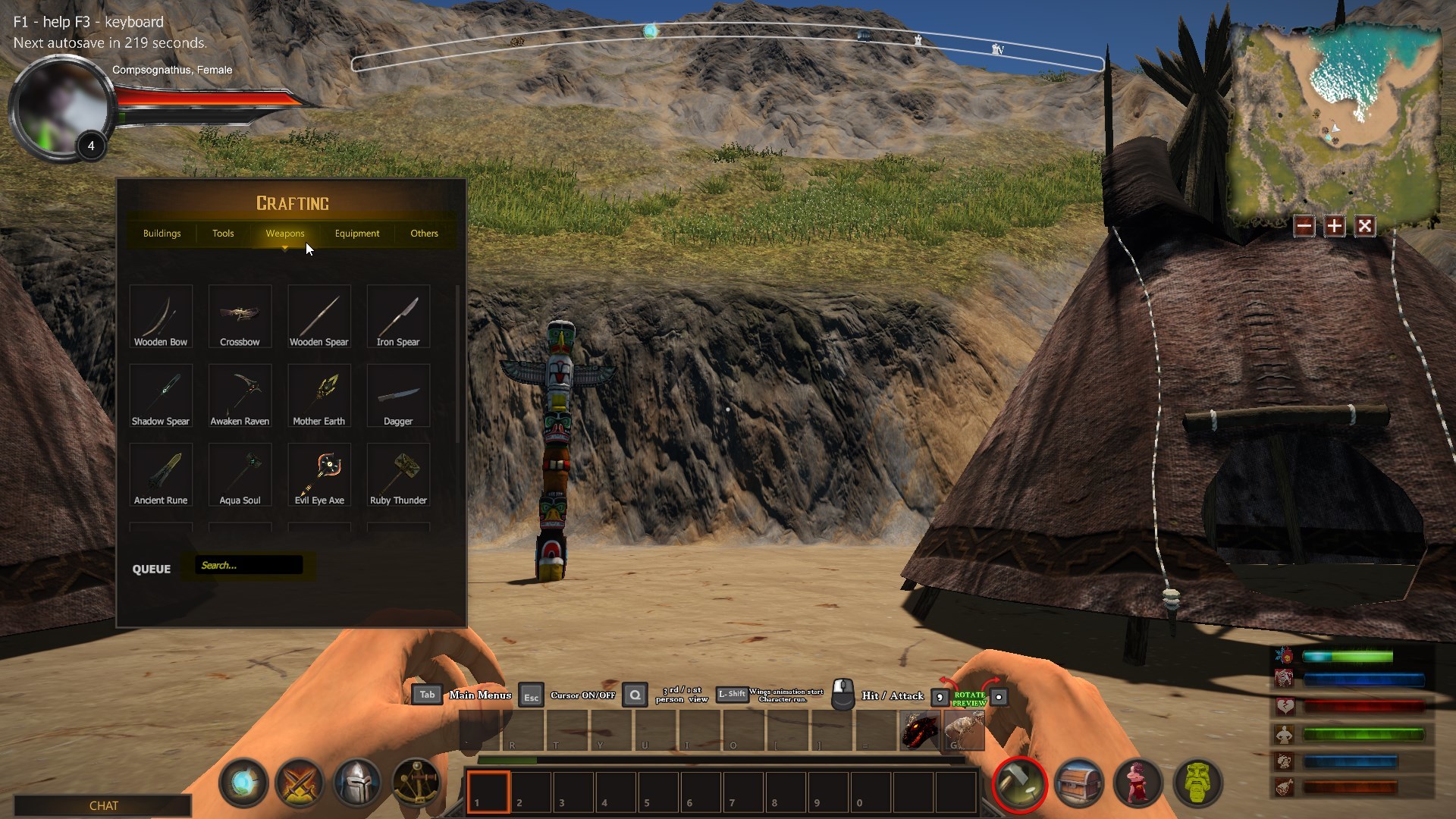Viewport: 1456px width, 819px height.
Task: Pick the Iron Spear recipe
Action: point(398,317)
